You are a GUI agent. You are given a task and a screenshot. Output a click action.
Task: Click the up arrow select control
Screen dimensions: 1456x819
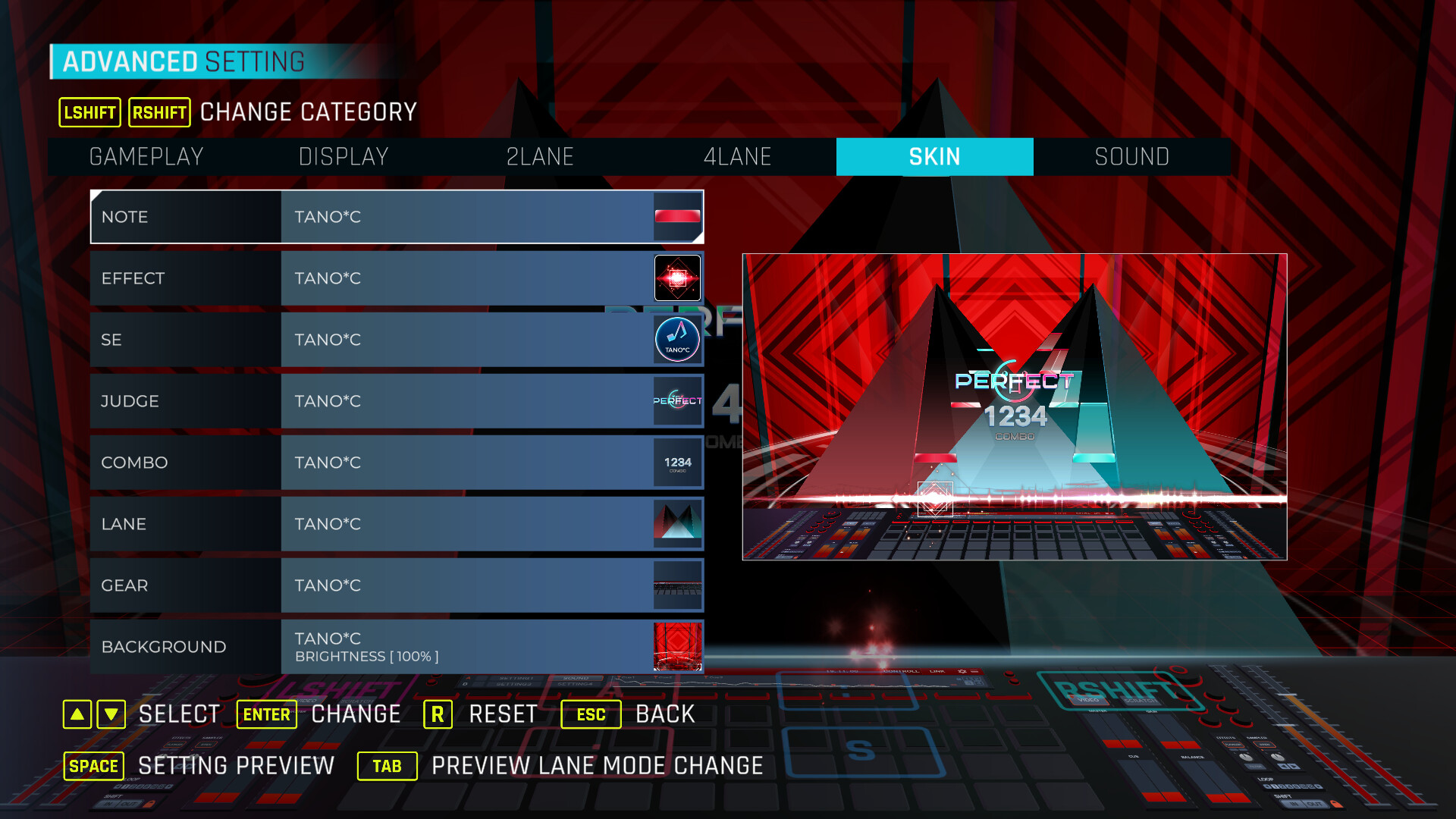coord(77,714)
